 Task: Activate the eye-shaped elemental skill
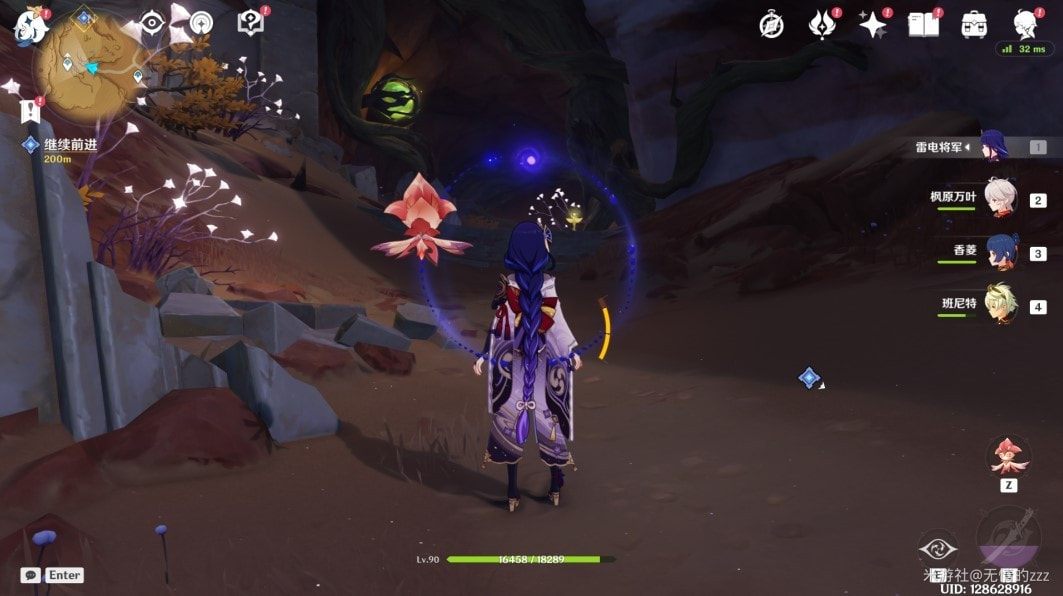(938, 548)
